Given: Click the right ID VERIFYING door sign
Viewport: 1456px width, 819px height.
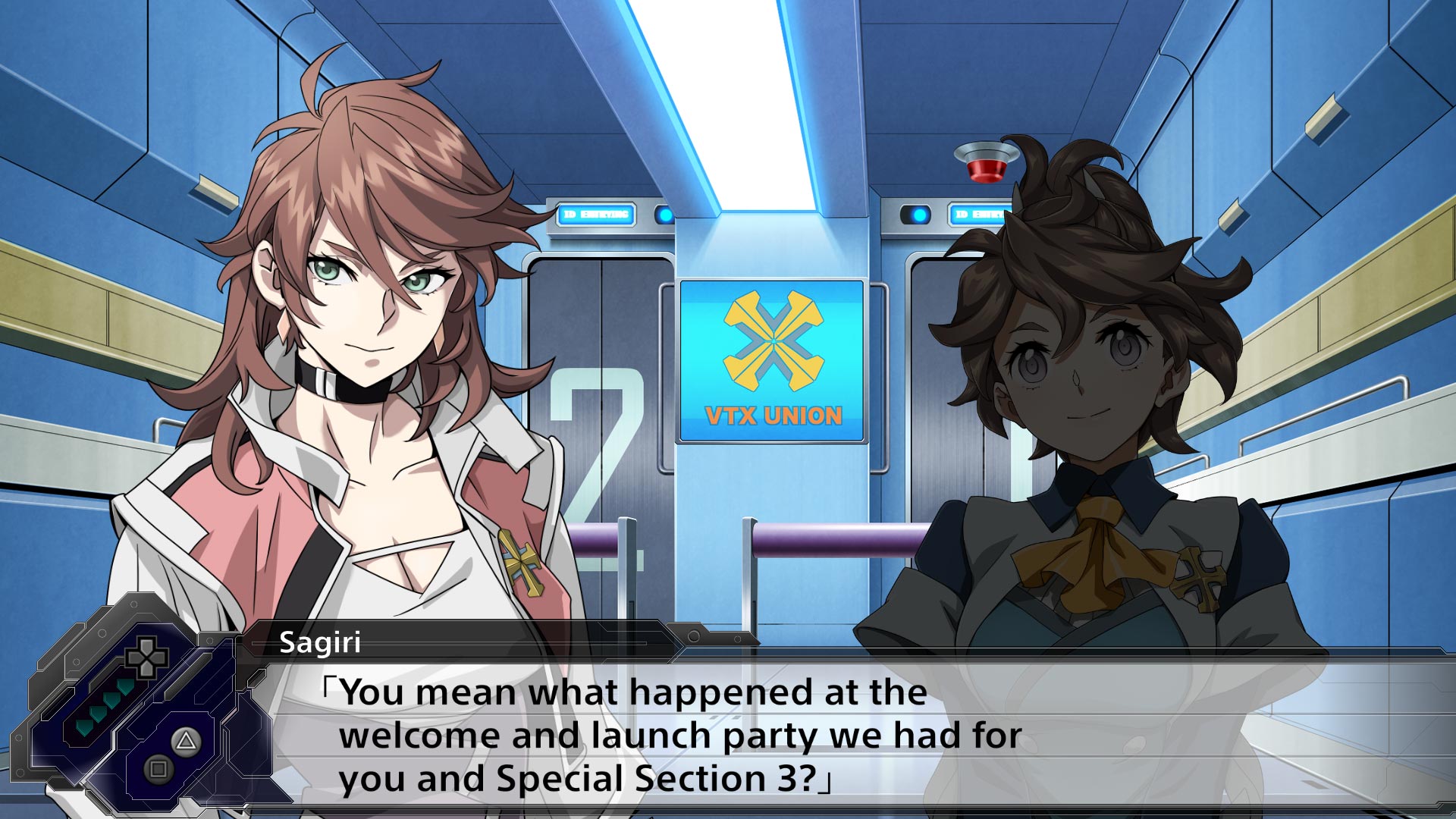Looking at the screenshot, I should click(980, 215).
